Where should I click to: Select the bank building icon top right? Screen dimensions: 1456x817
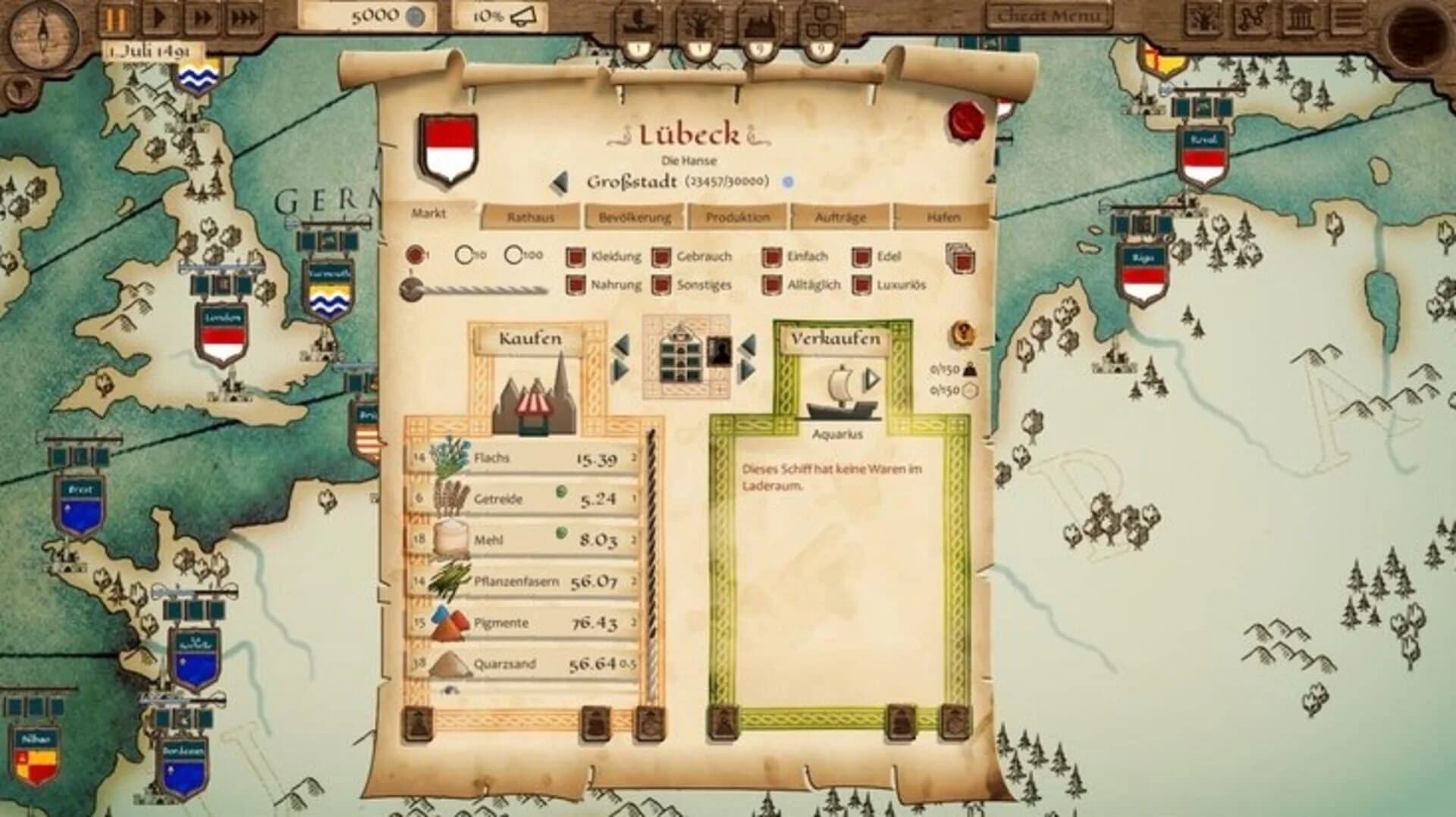pyautogui.click(x=1299, y=17)
